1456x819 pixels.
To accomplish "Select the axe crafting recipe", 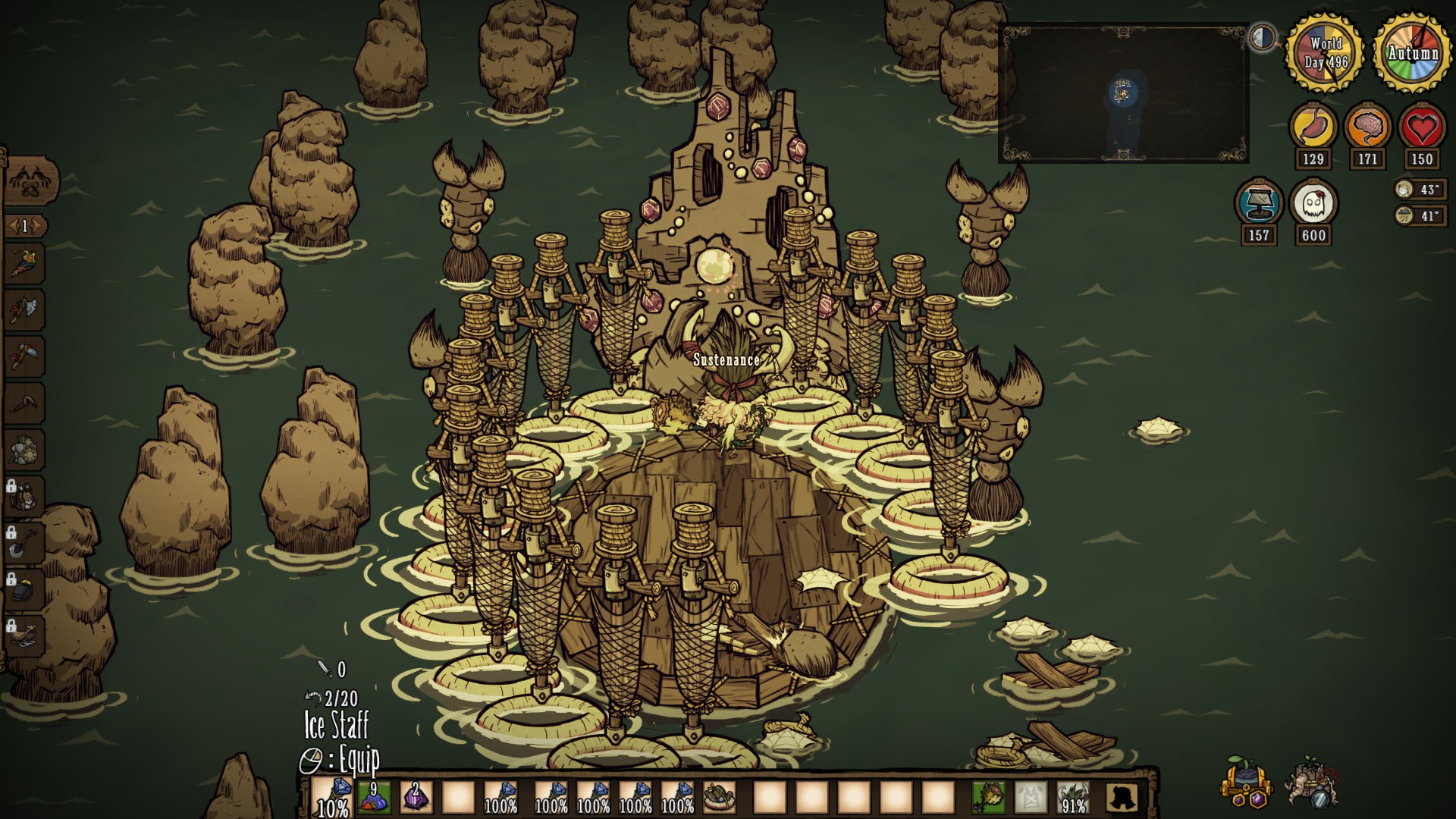I will 24,309.
